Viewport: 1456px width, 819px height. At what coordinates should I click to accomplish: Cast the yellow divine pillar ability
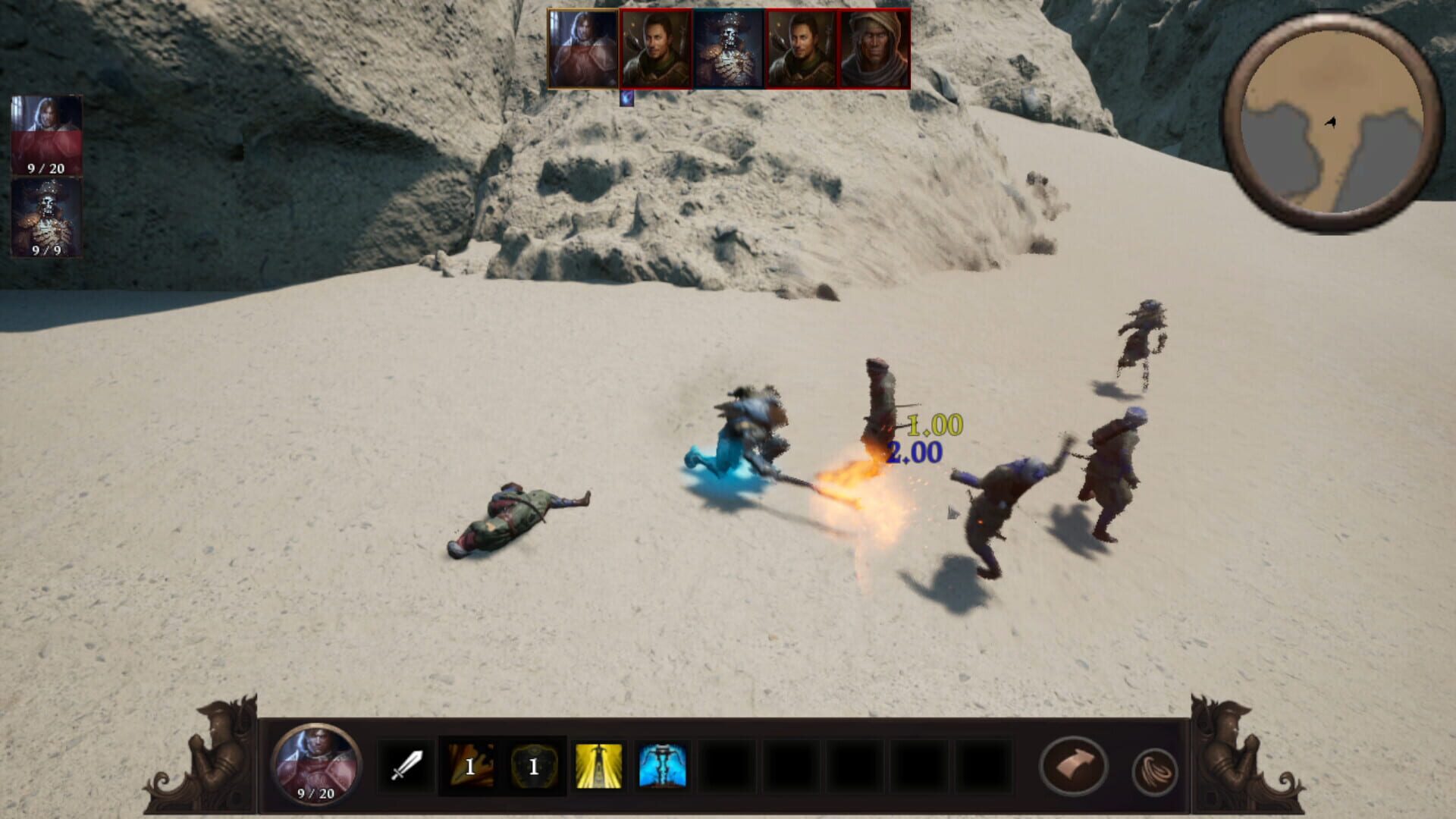tap(599, 767)
